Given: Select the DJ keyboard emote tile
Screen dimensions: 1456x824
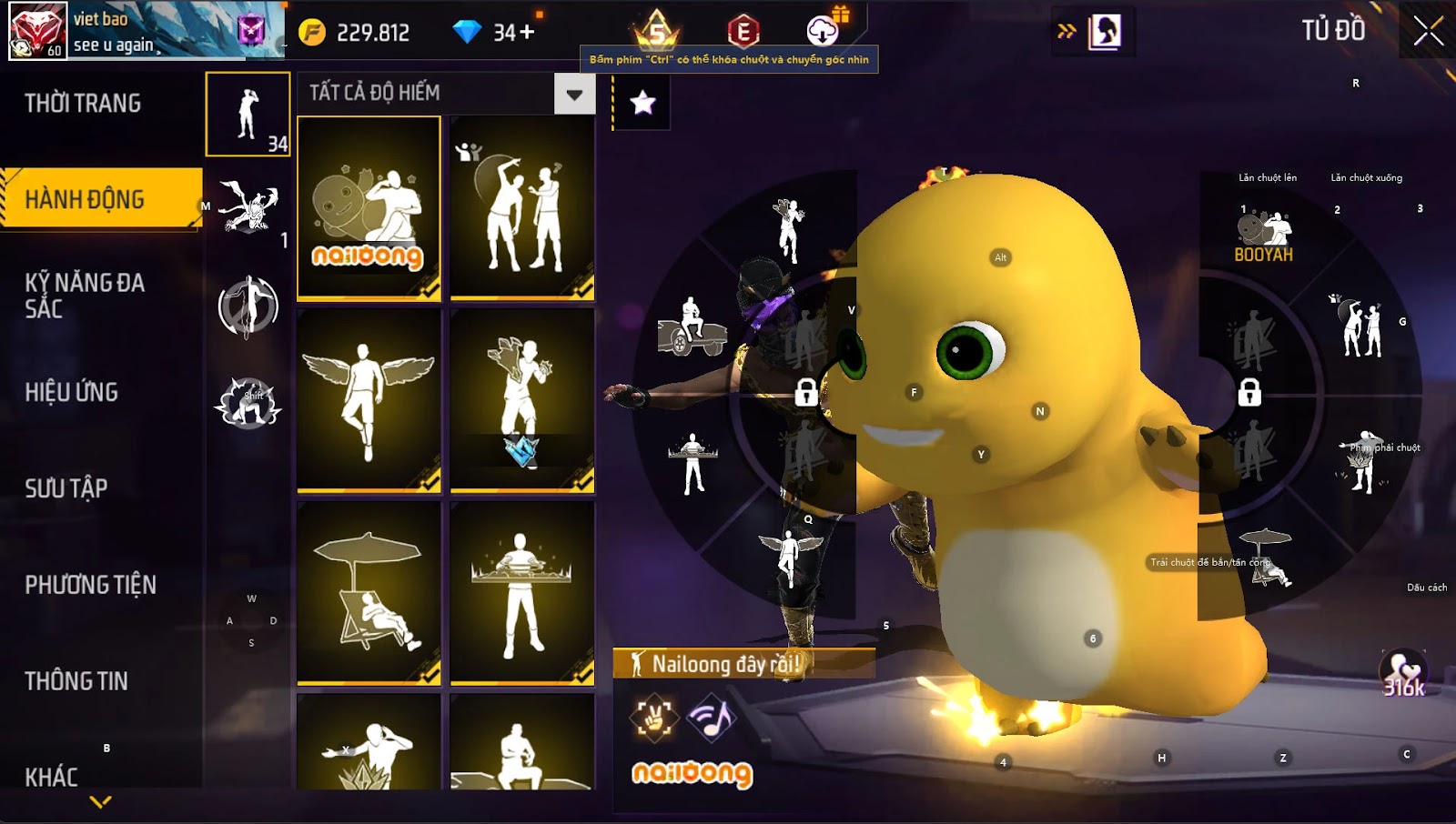Looking at the screenshot, I should (x=521, y=593).
